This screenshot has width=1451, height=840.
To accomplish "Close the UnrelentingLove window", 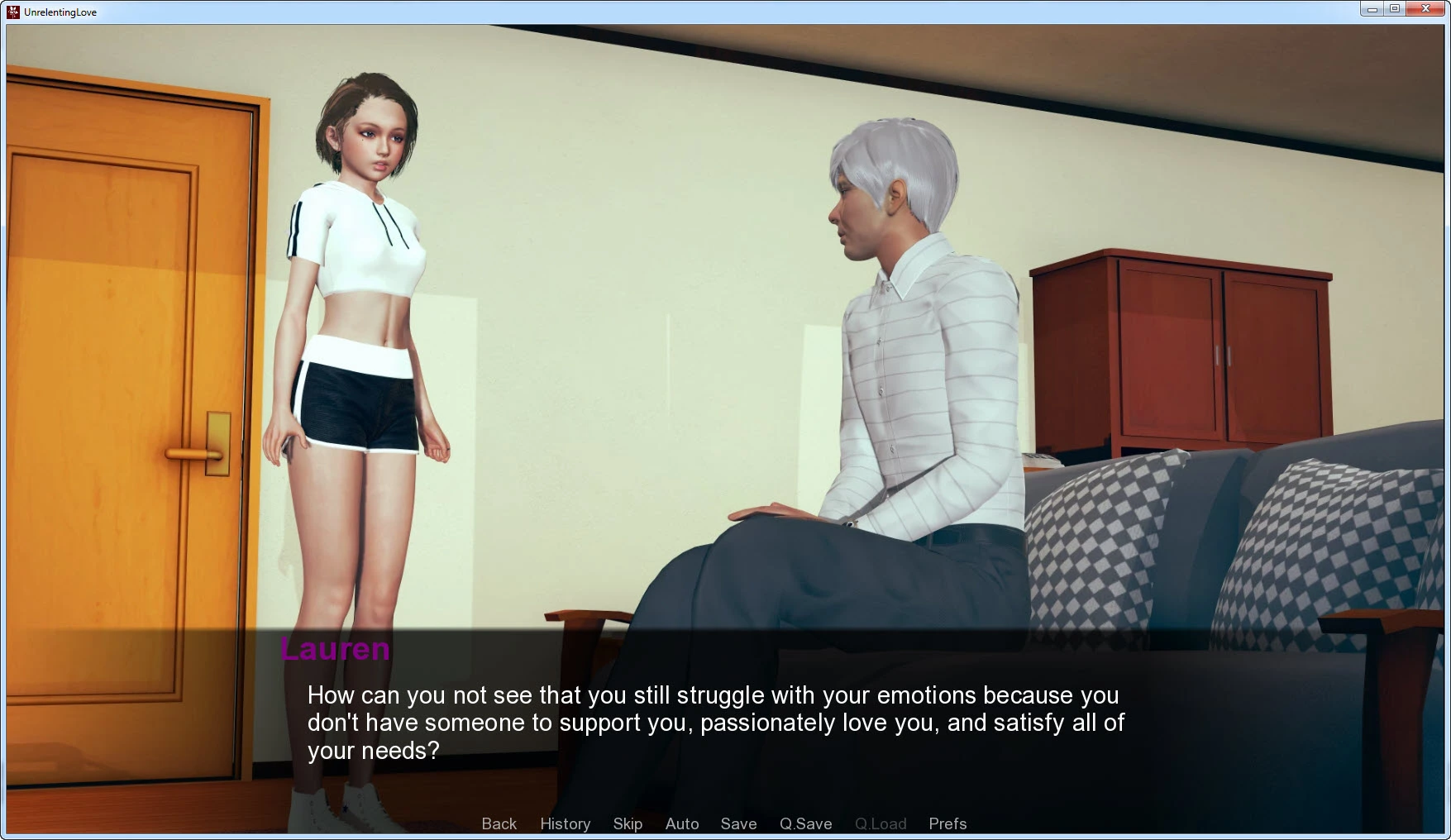I will click(x=1425, y=9).
